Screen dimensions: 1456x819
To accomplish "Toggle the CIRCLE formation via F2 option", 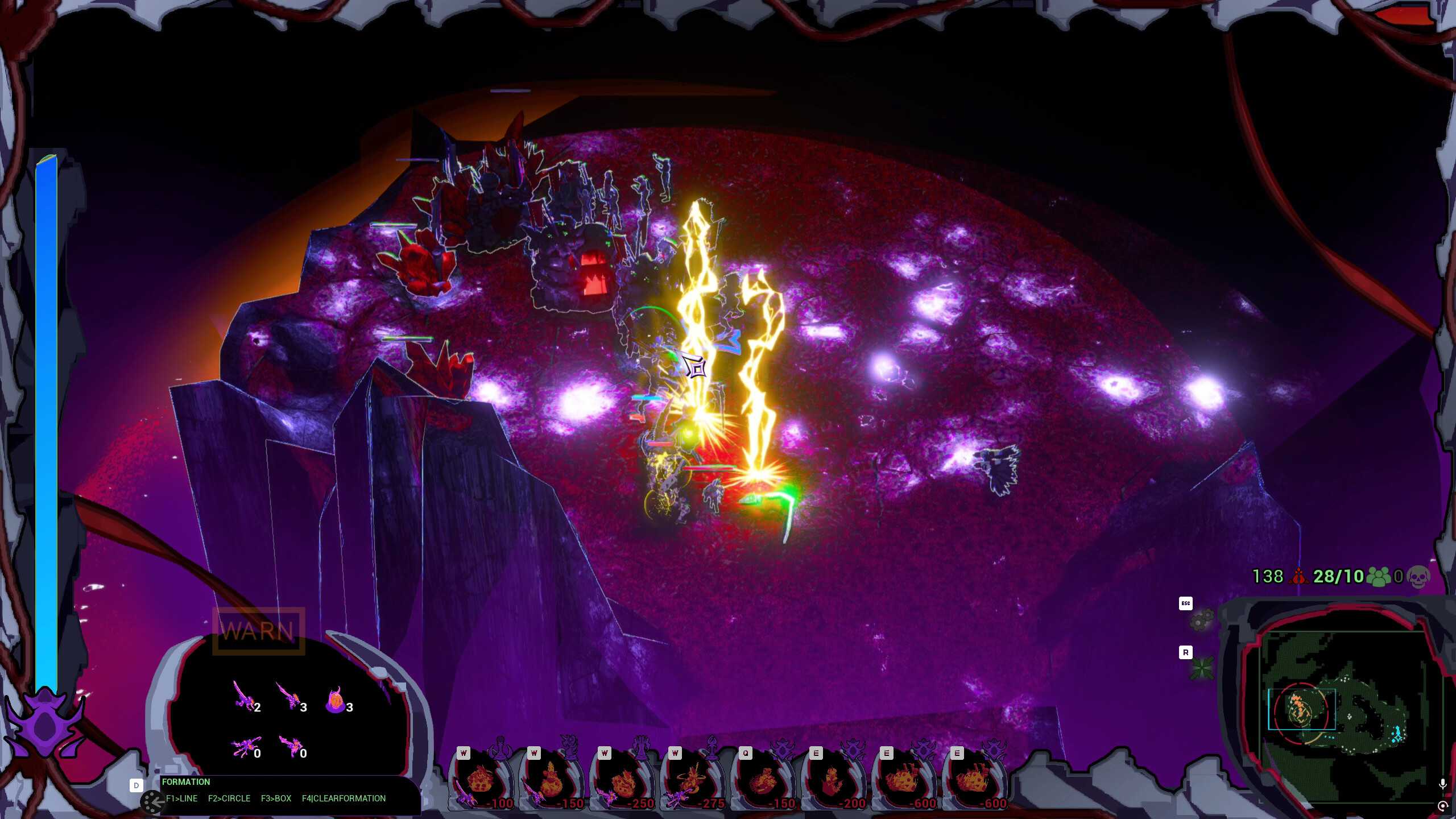I will 230,799.
